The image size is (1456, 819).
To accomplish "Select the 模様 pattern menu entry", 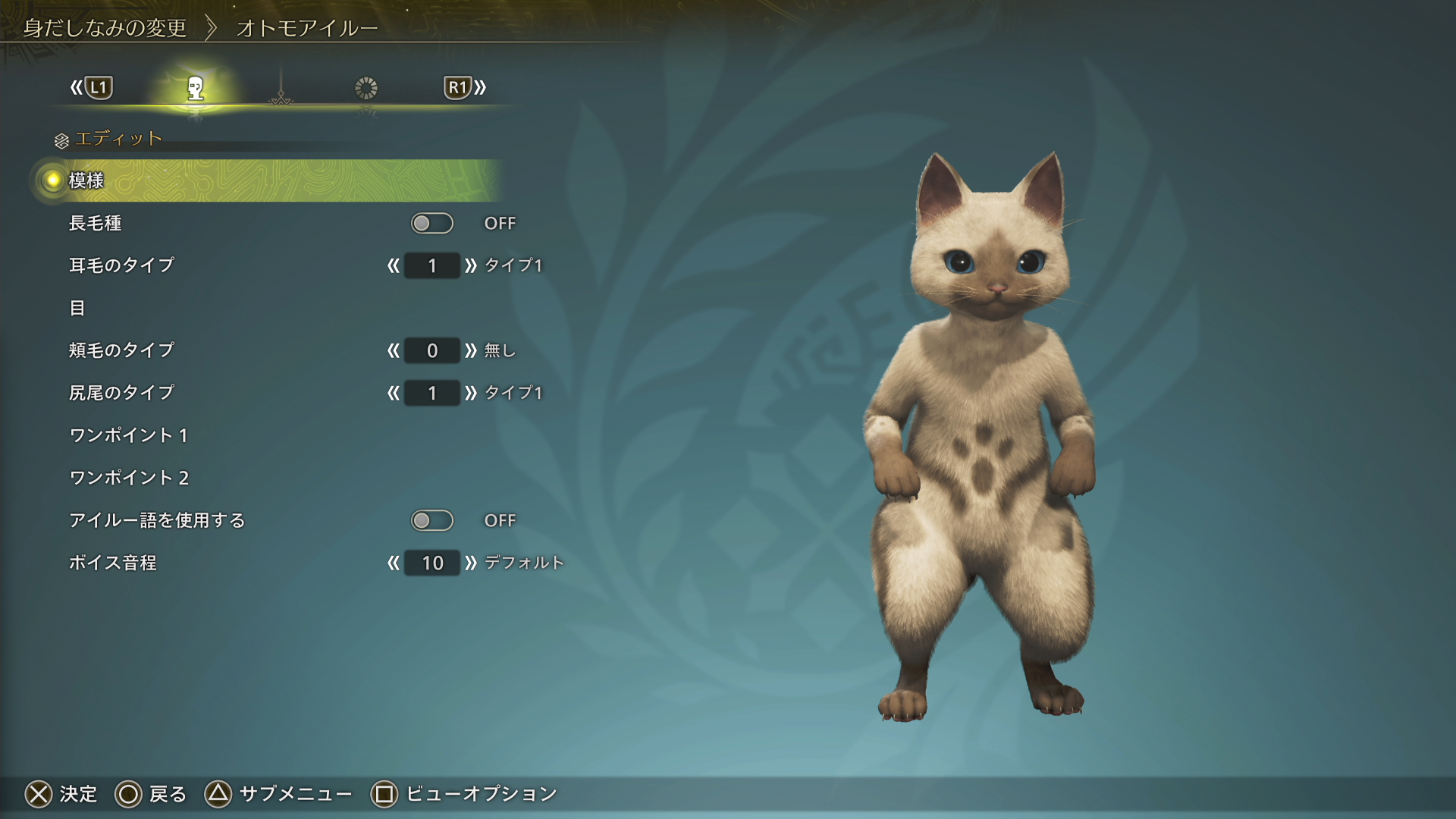I will [86, 180].
